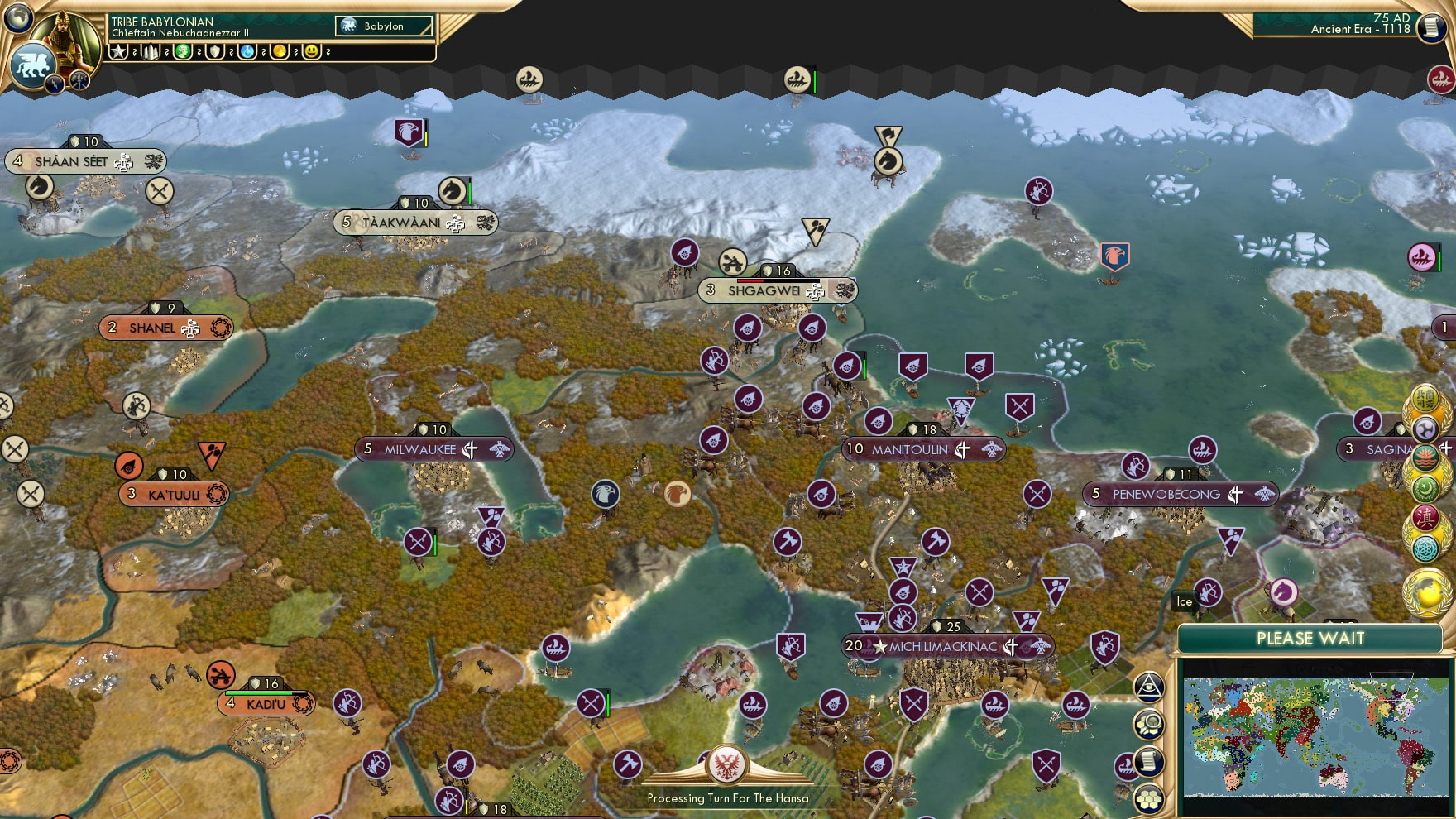1456x819 pixels.
Task: Open map options with the magnifier hex icon
Action: click(1149, 723)
